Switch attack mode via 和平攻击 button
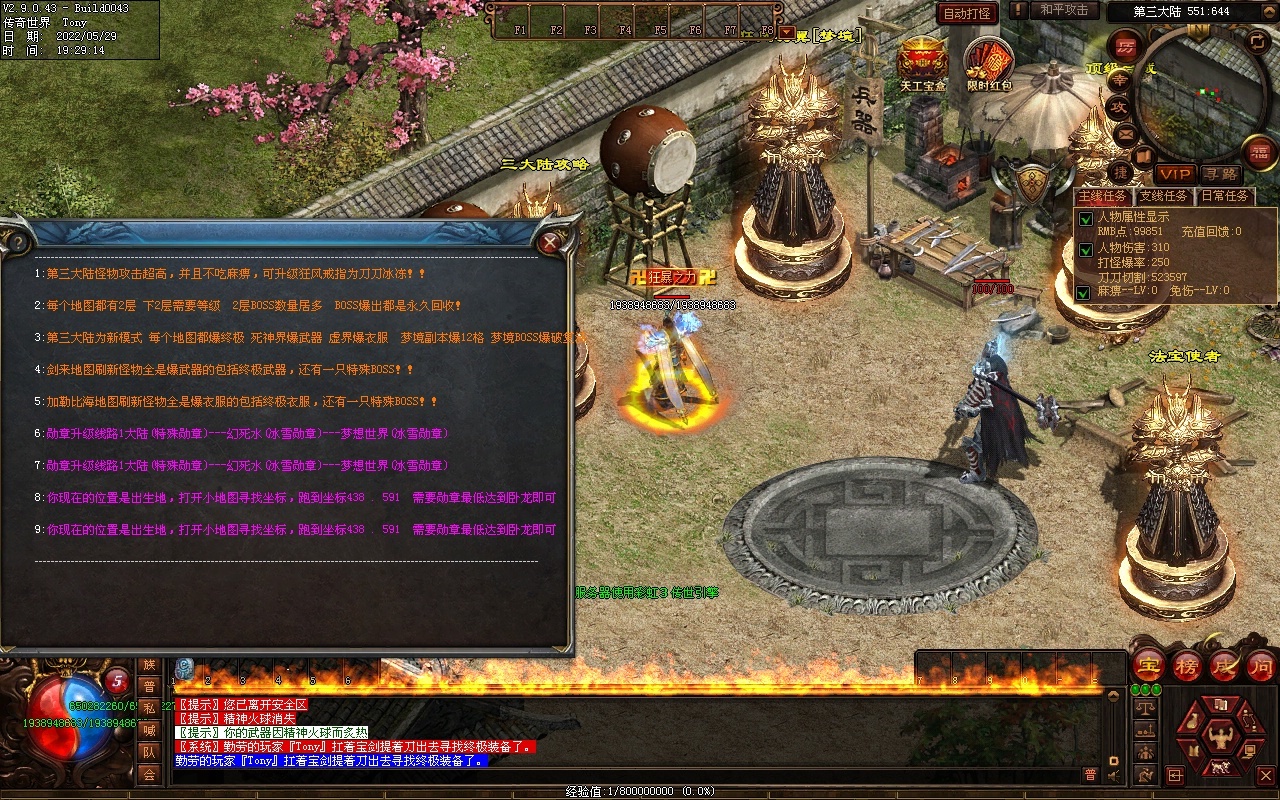The image size is (1280, 800). [1063, 10]
